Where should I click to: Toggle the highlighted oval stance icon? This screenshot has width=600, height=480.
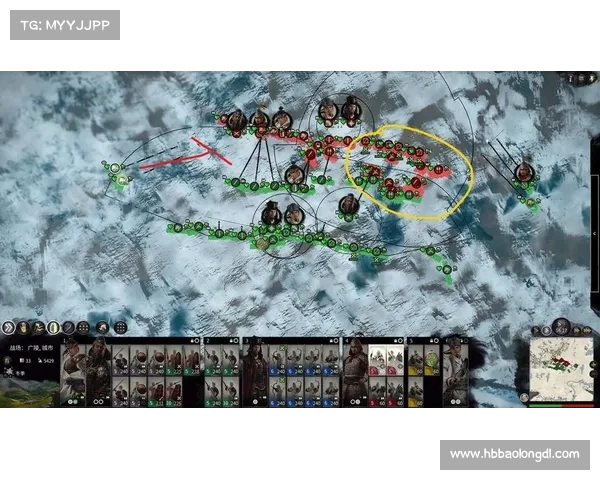[x=54, y=327]
